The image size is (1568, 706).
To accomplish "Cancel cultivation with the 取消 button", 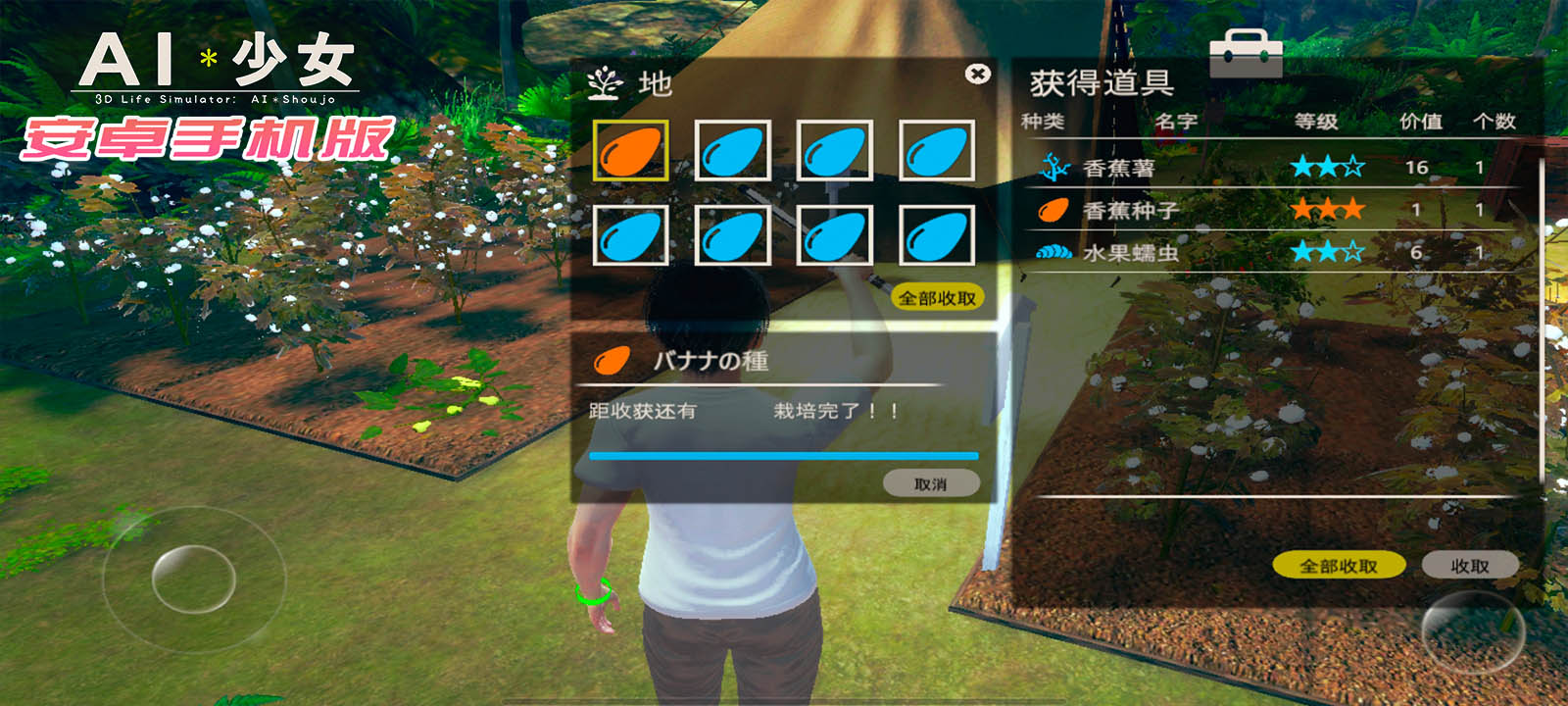I will 930,483.
